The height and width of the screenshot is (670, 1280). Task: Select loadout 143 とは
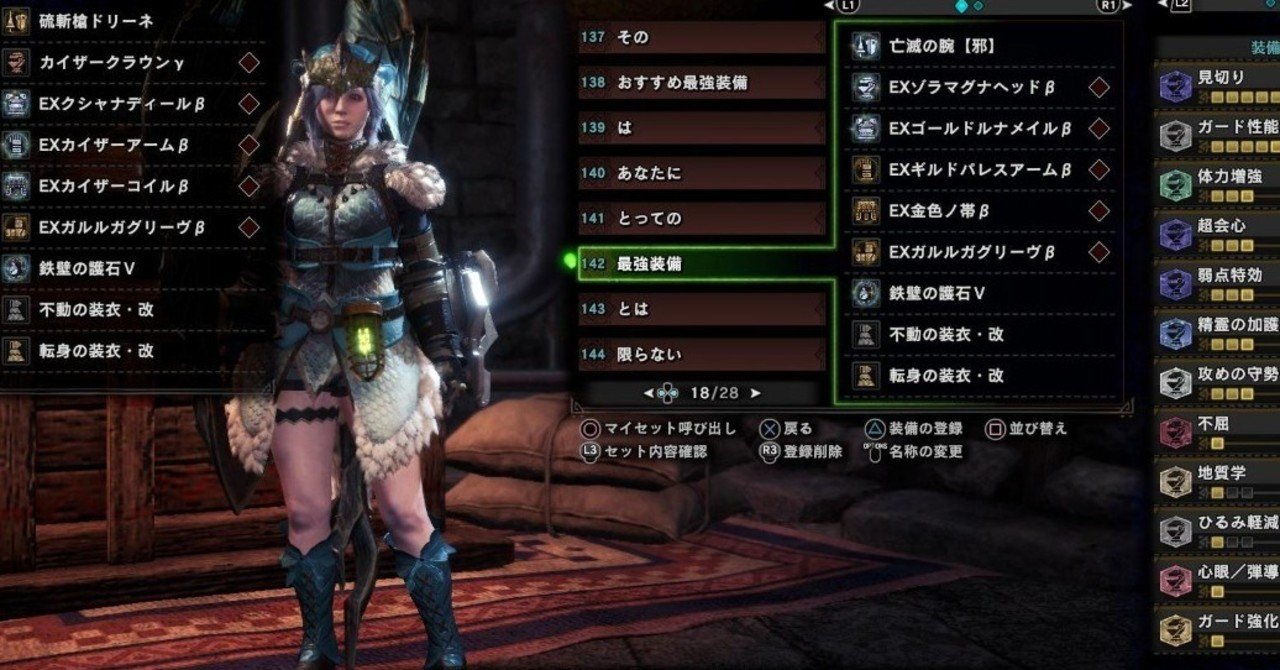click(700, 309)
